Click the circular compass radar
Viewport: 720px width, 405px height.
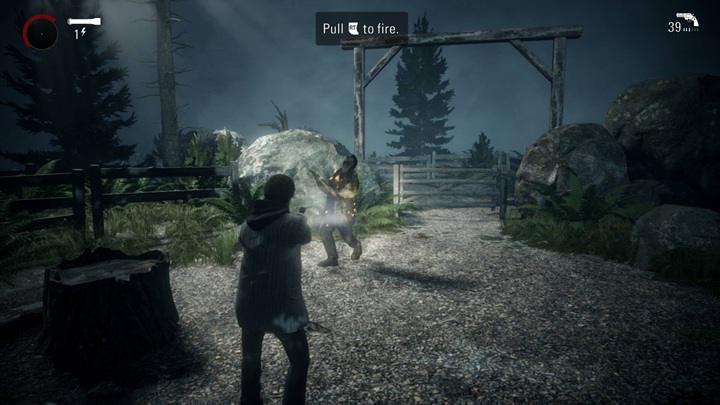[40, 32]
